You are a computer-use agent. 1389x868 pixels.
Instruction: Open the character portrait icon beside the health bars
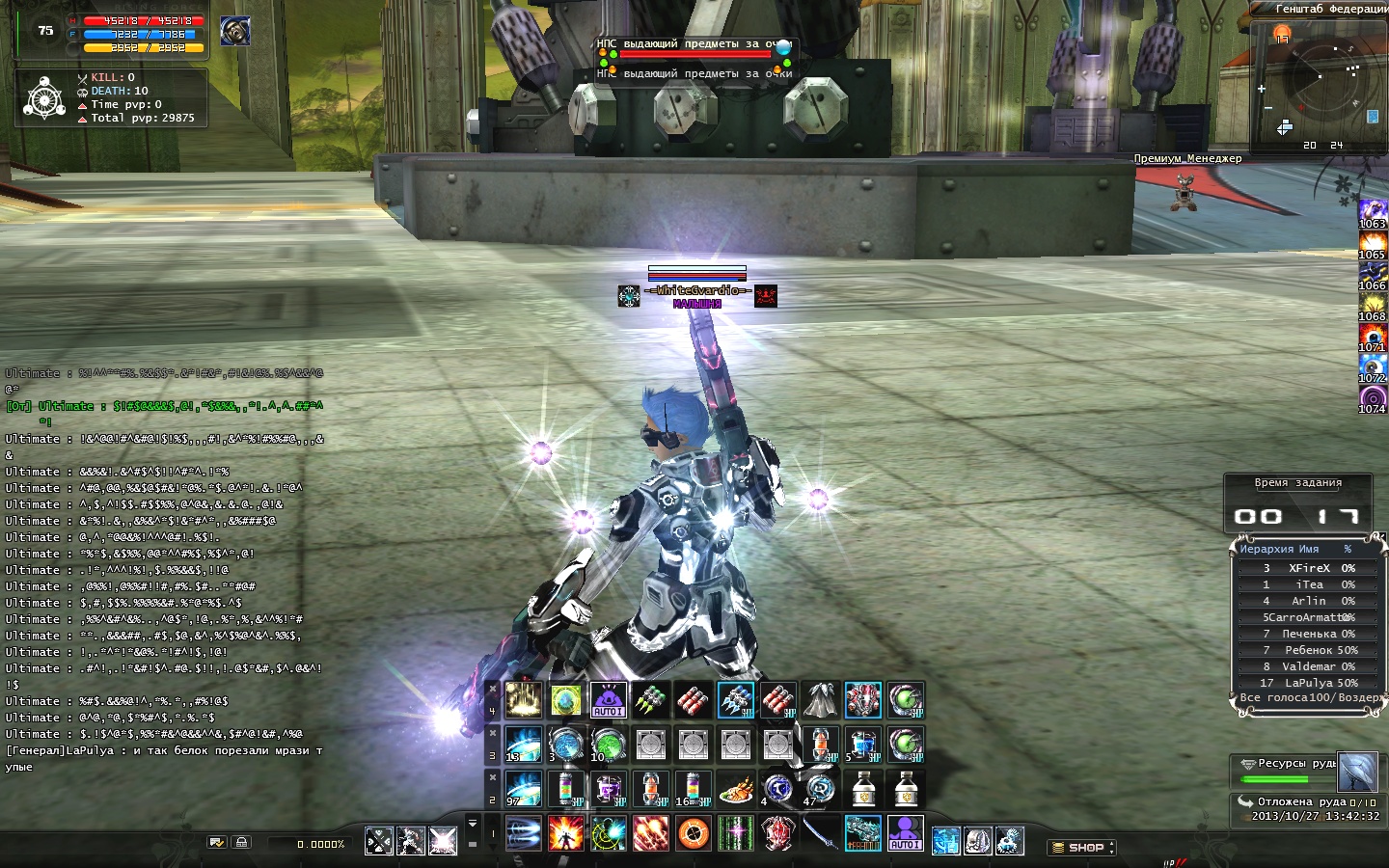coord(234,32)
